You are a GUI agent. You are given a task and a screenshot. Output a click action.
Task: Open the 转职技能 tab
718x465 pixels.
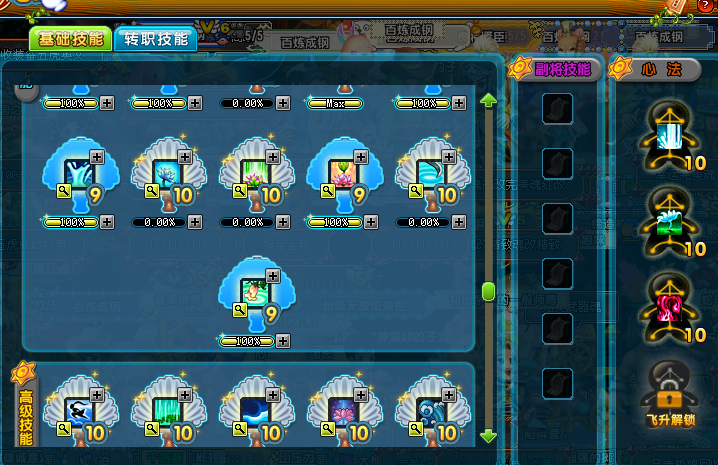[x=155, y=39]
